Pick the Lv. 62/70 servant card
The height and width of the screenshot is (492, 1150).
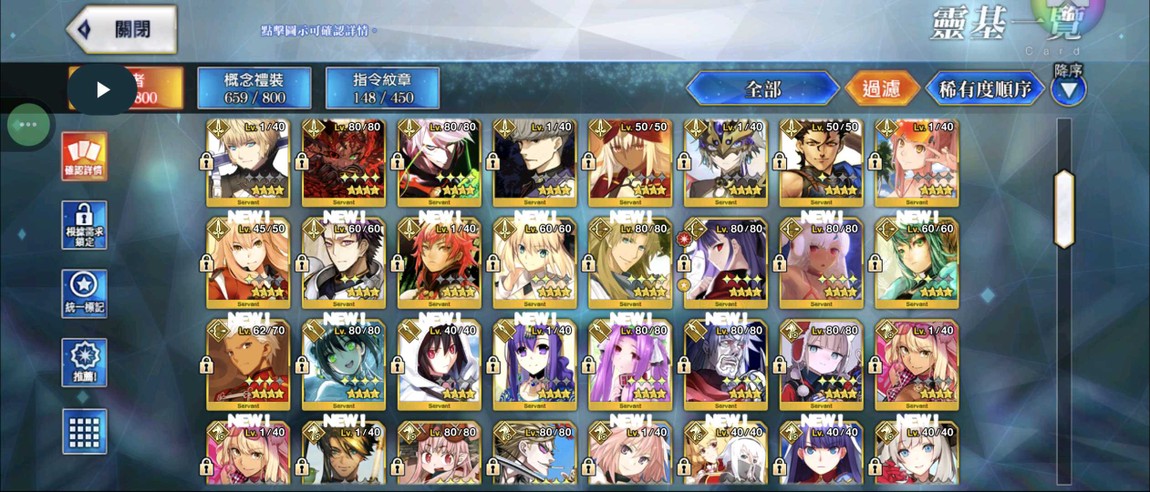(x=248, y=362)
